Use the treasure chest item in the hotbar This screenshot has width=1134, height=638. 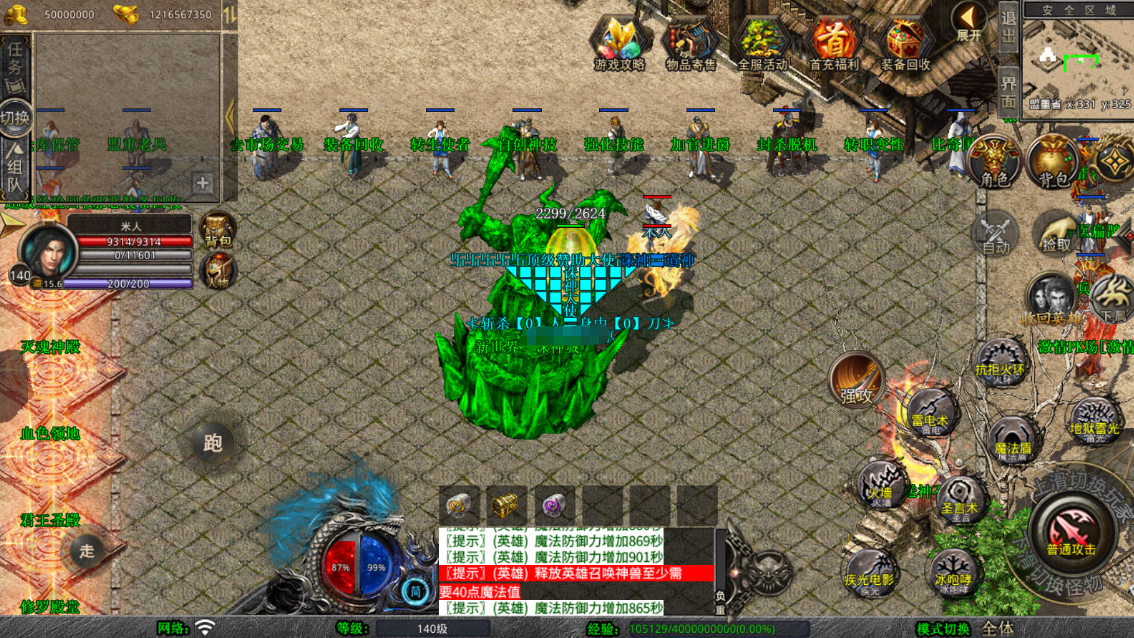tap(507, 505)
